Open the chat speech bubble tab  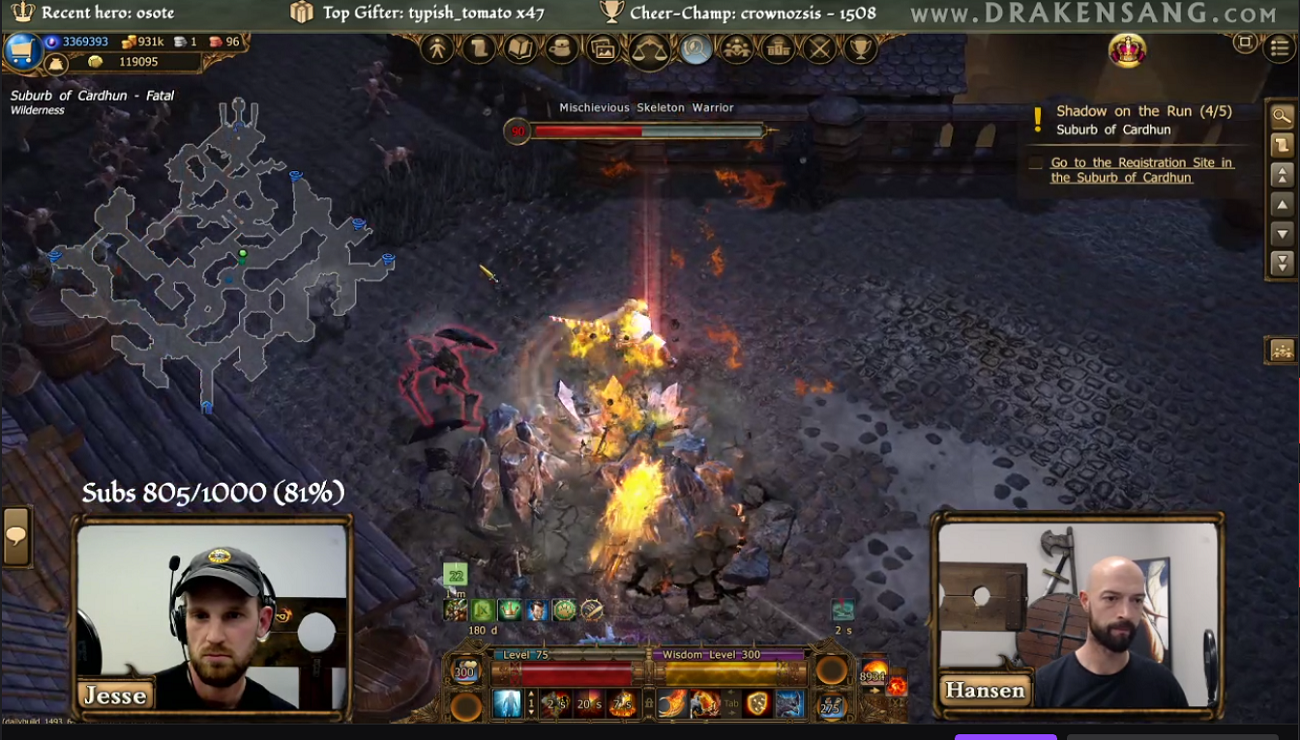(17, 536)
